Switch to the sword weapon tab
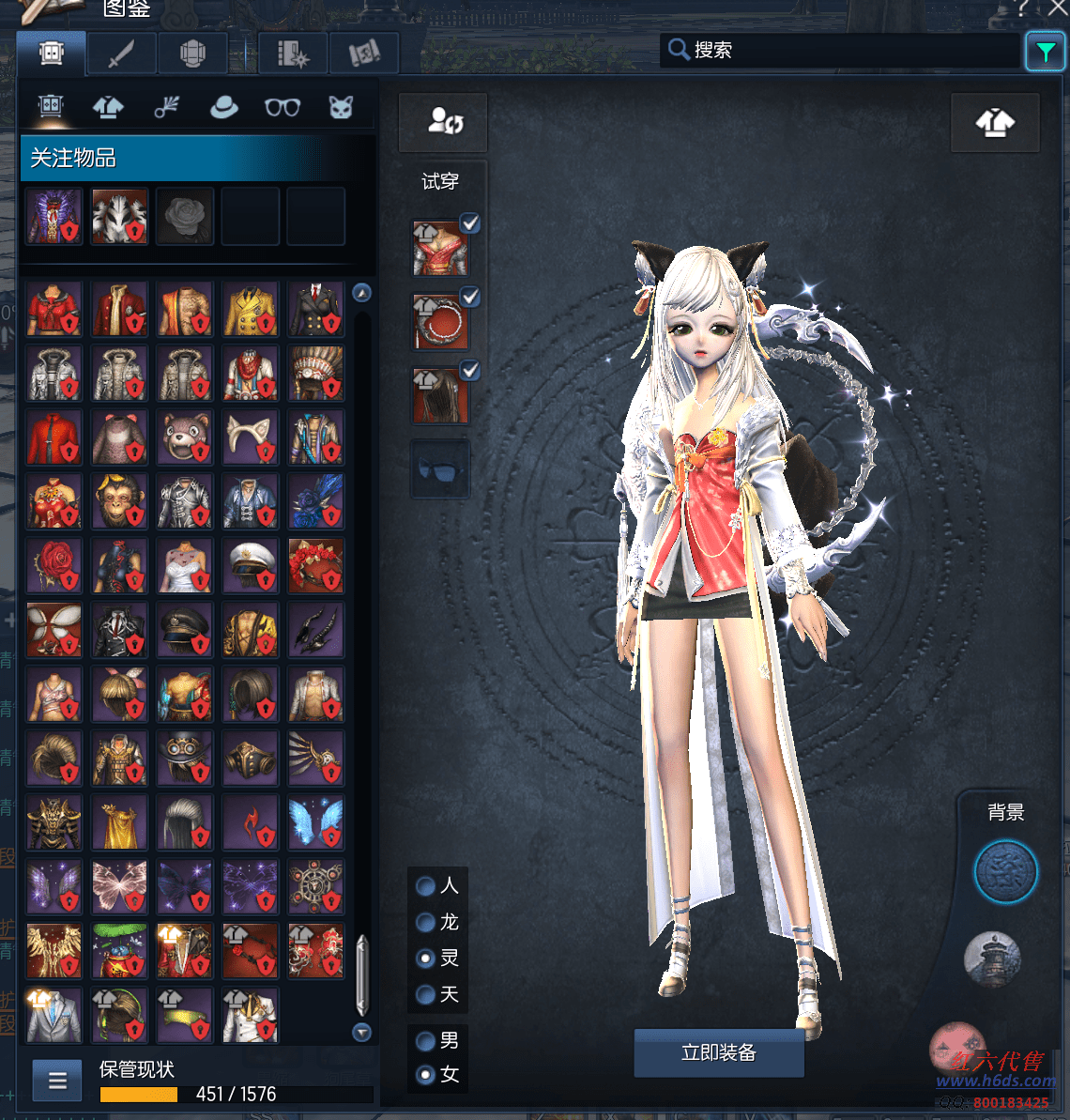 coord(121,54)
